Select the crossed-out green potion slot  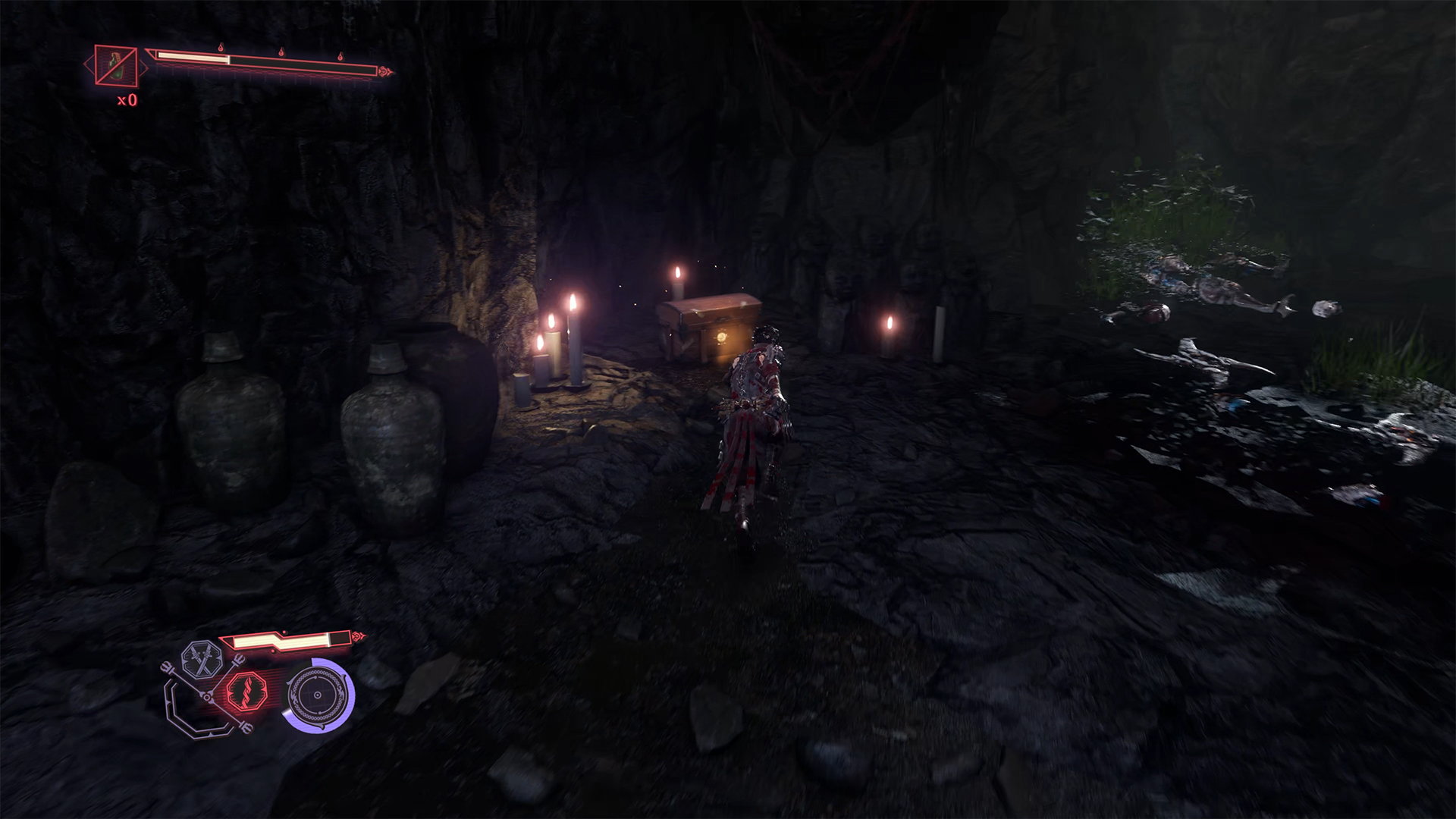(x=116, y=66)
